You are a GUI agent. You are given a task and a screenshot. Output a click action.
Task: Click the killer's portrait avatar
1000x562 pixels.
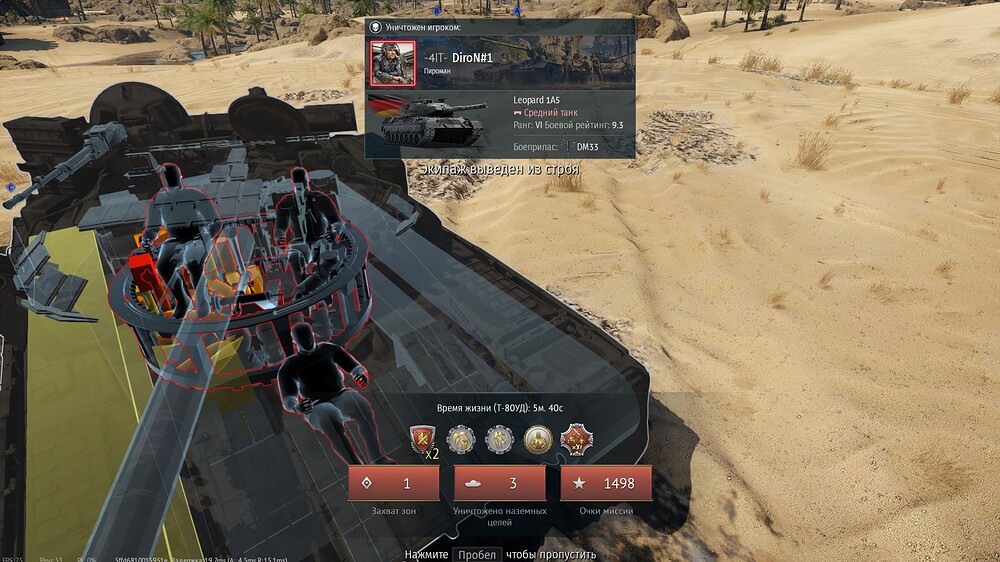[x=392, y=63]
